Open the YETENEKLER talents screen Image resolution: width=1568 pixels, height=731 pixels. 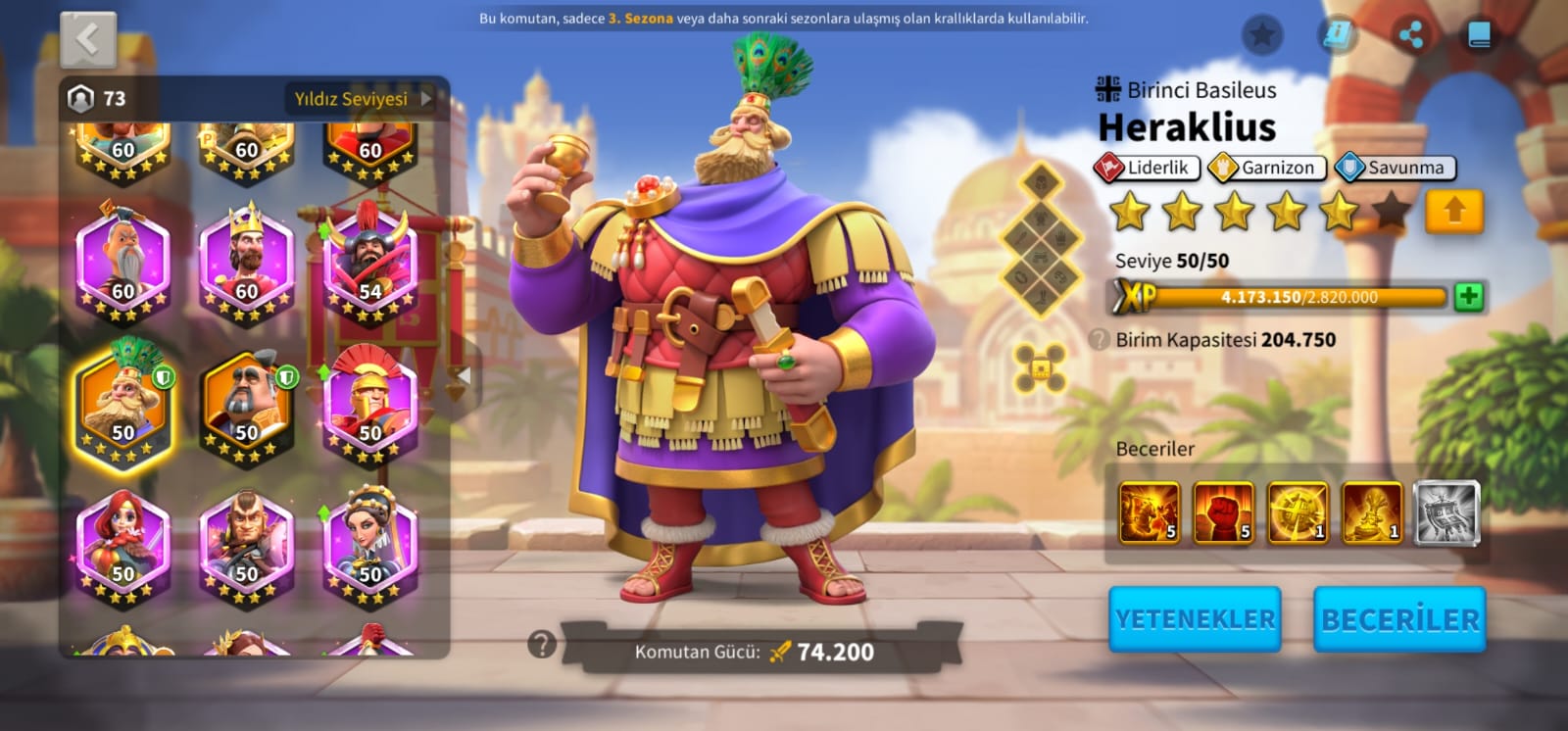[x=1195, y=619]
